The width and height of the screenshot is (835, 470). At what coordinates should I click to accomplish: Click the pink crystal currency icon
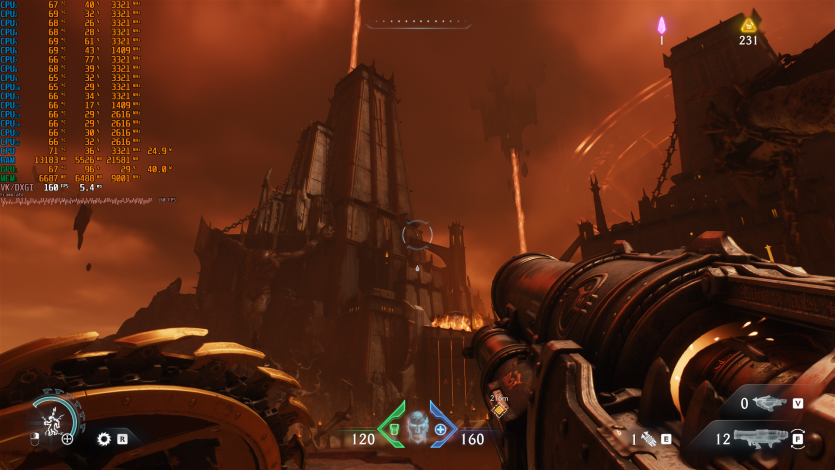[661, 25]
